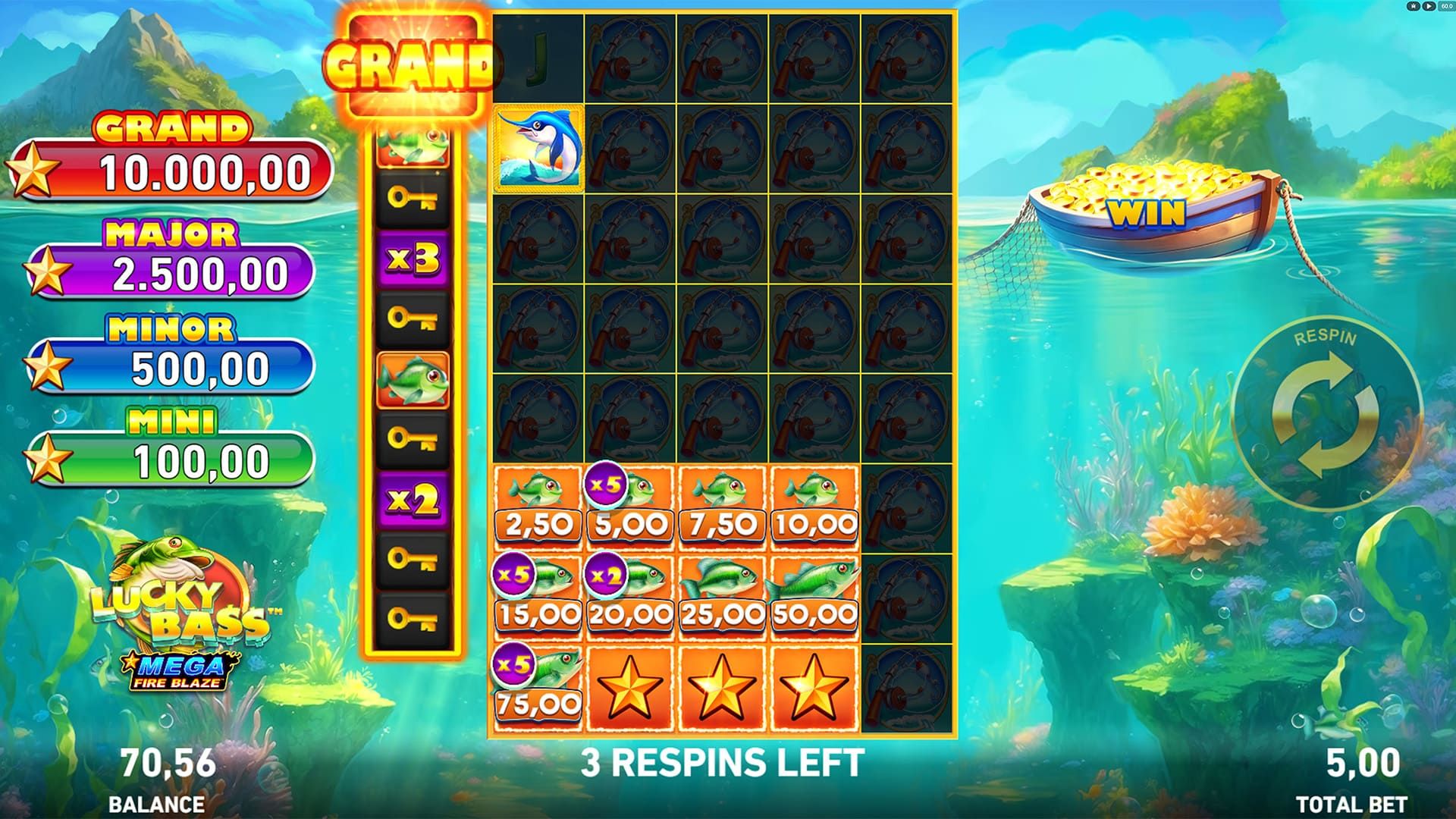Toggle the settings control beside the play button

pyautogui.click(x=1413, y=6)
